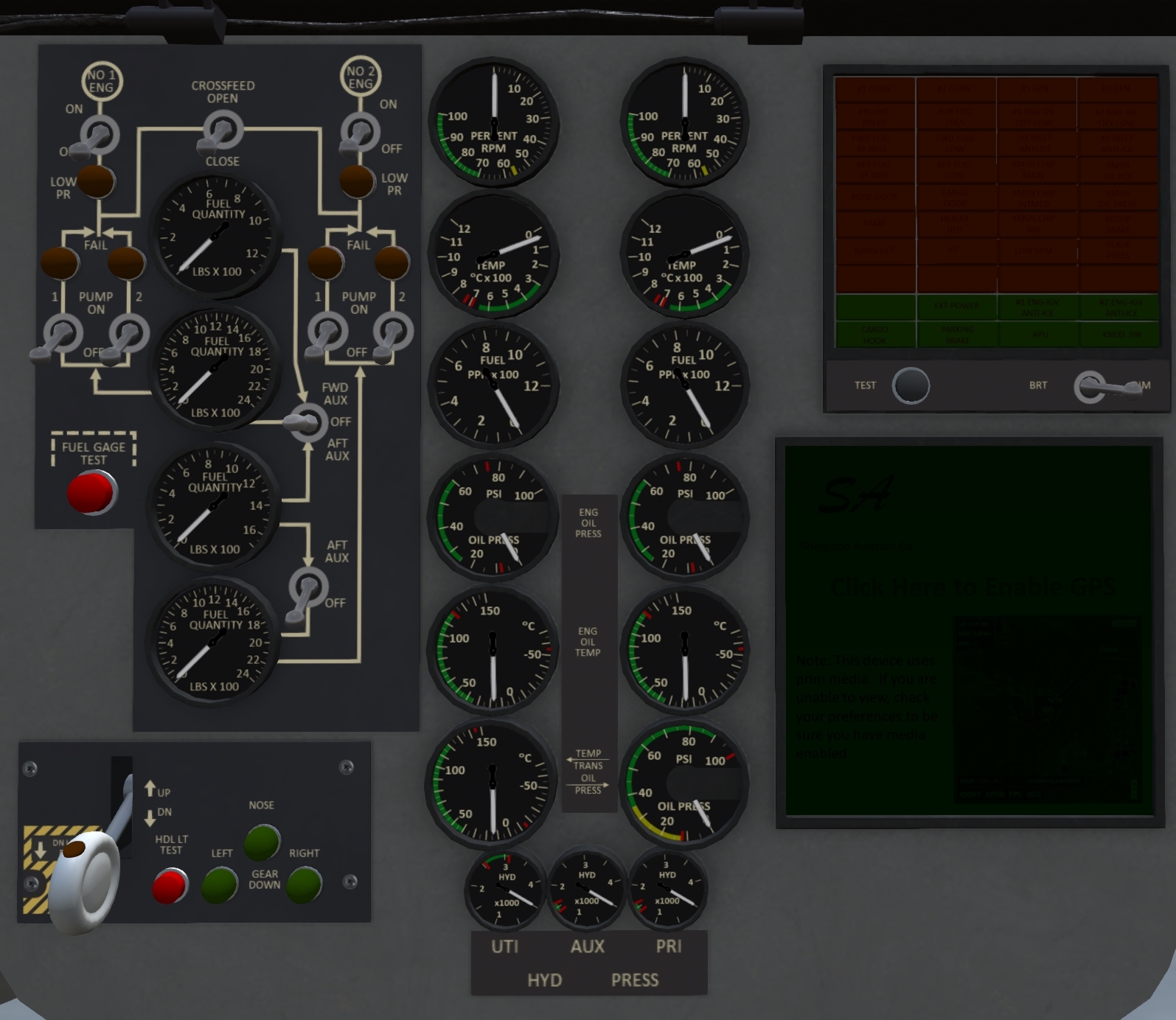Toggle the left PUMP 2 switch OFF
1176x1020 pixels.
click(x=127, y=338)
